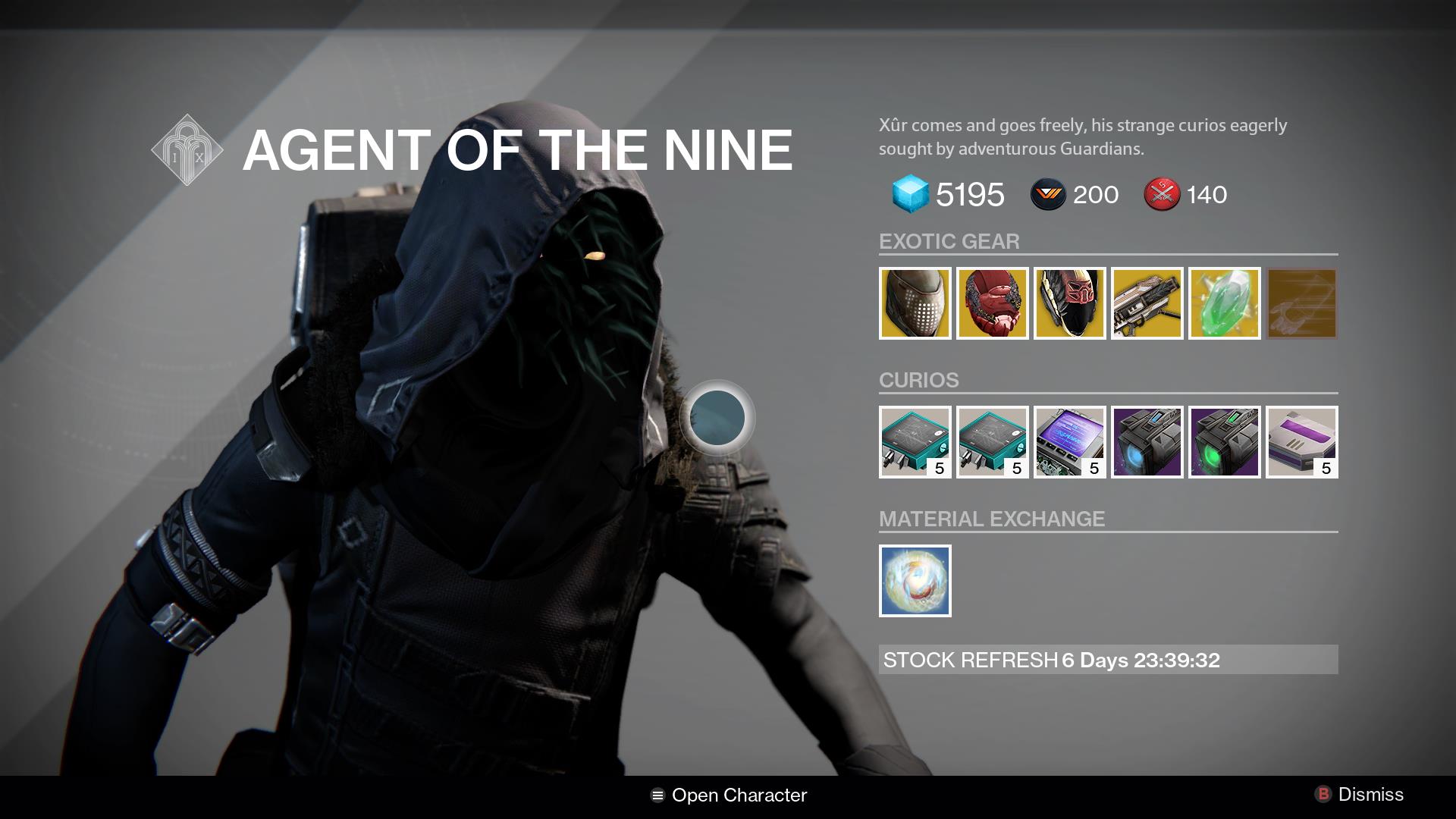This screenshot has height=819, width=1456.
Task: Select the exotic fusion rifle
Action: click(1147, 303)
